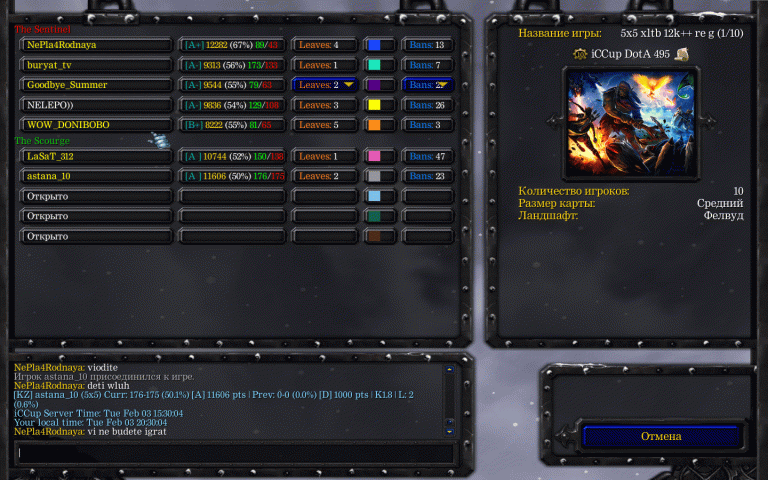This screenshot has width=768, height=480.
Task: Open the Goodbye_Summer player slot
Action: tap(97, 85)
